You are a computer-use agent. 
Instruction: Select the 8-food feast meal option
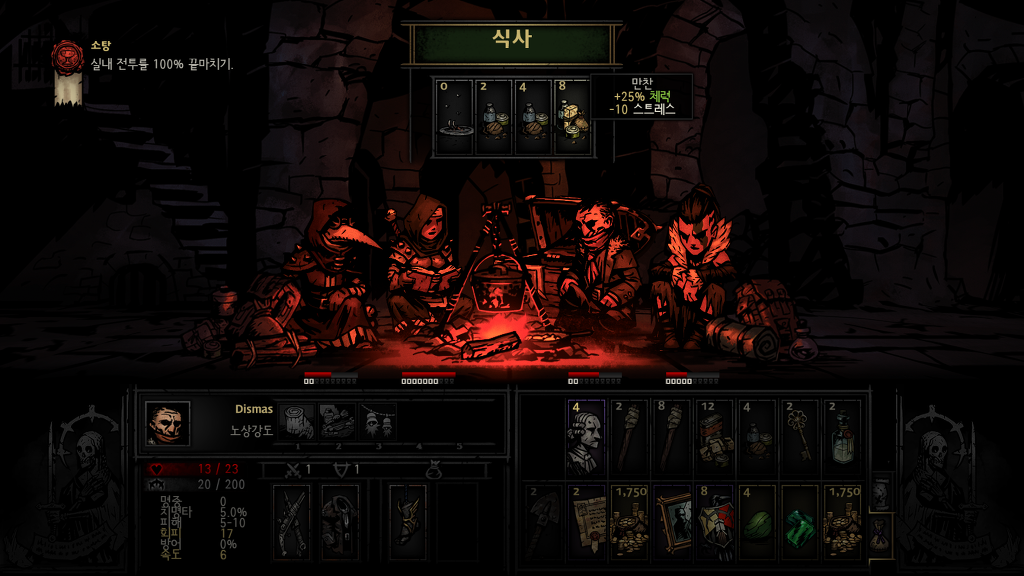point(573,117)
